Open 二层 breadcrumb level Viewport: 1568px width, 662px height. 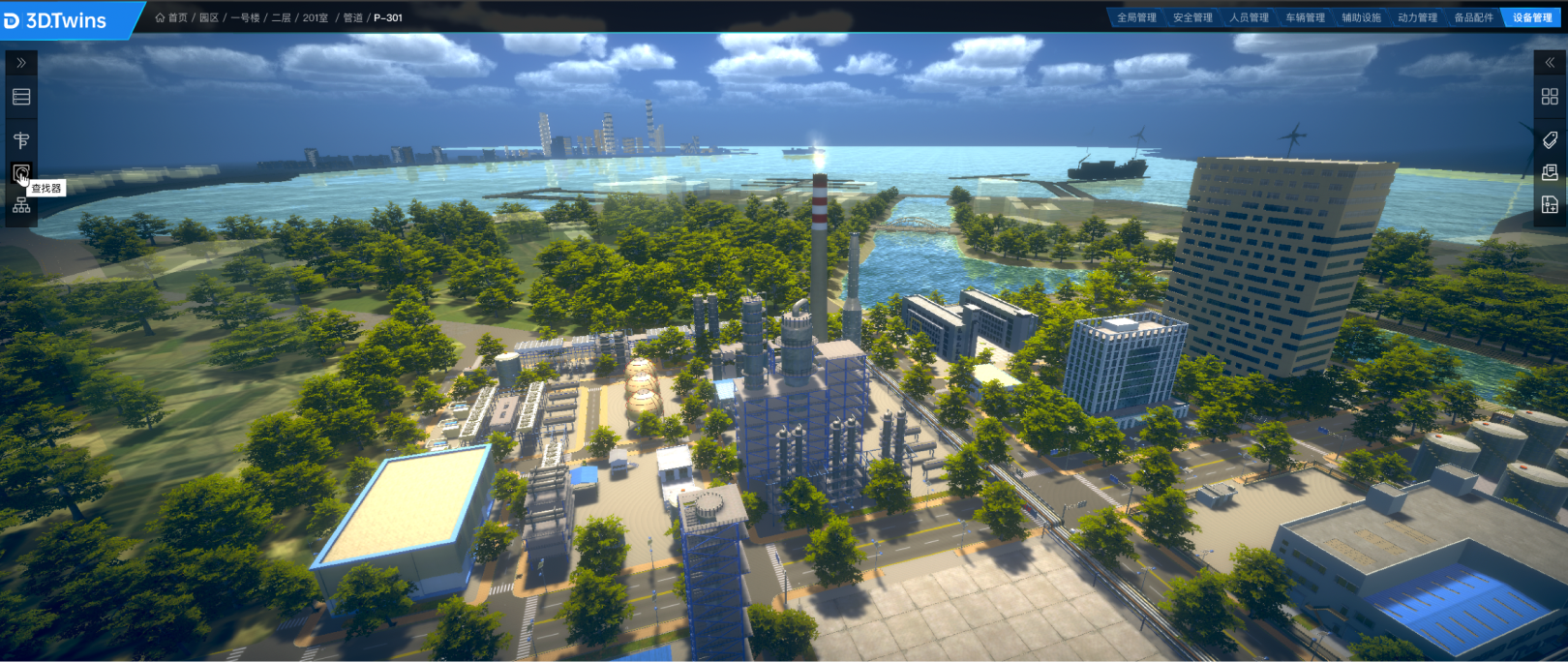[x=281, y=17]
